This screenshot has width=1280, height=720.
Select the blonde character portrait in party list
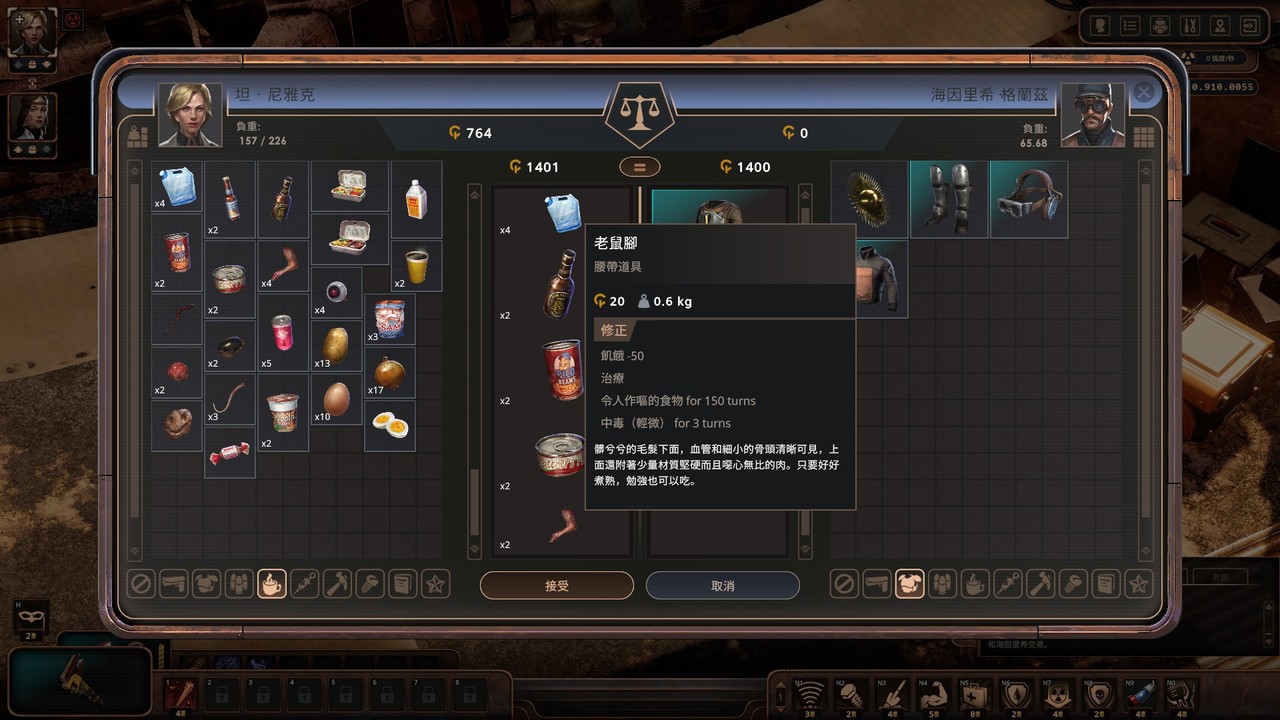(x=32, y=34)
